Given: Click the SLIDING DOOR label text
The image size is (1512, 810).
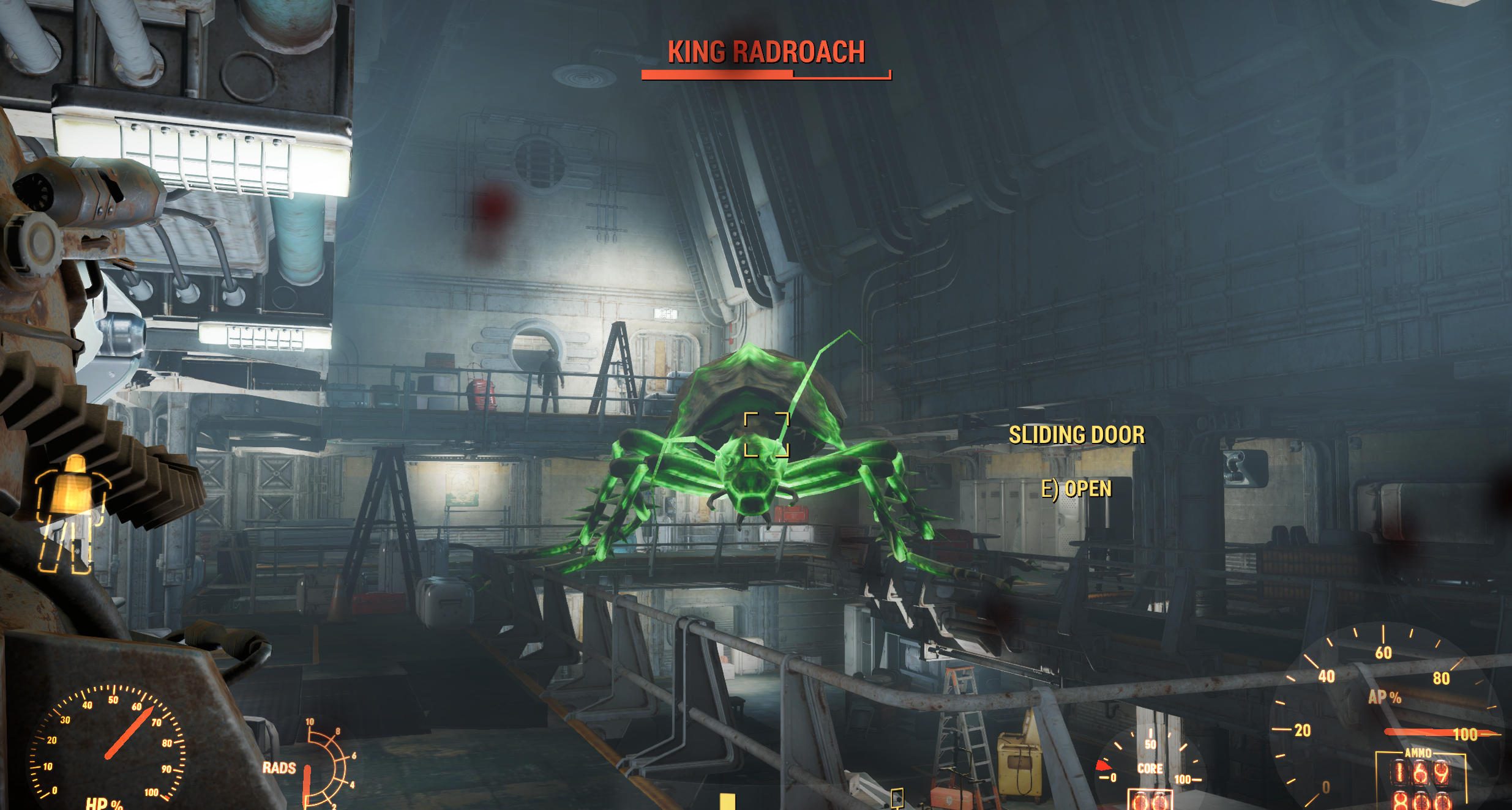Looking at the screenshot, I should [1077, 434].
